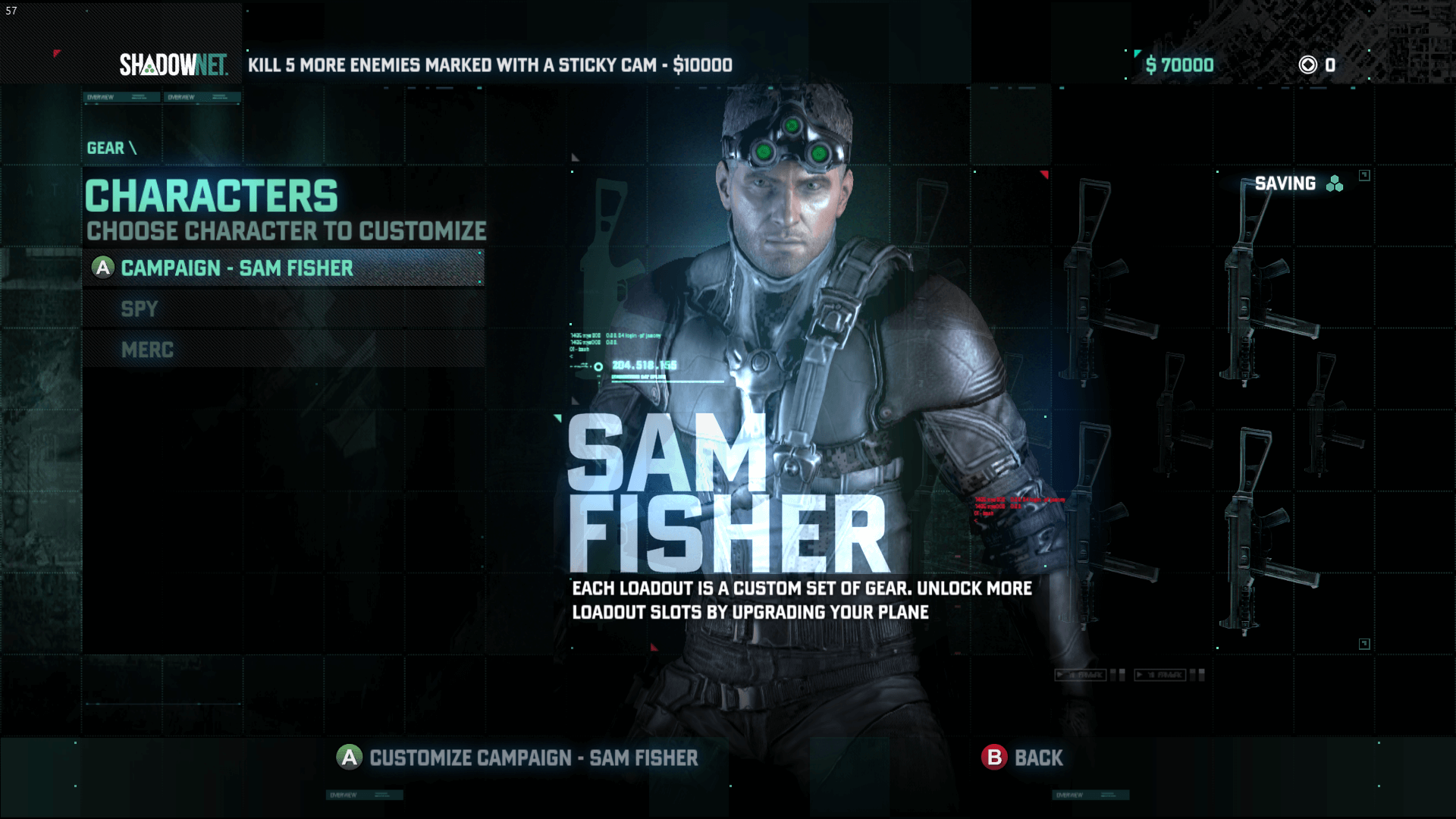The image size is (1456, 819).
Task: Click the SAVING hexagon cluster icon
Action: 1333,184
